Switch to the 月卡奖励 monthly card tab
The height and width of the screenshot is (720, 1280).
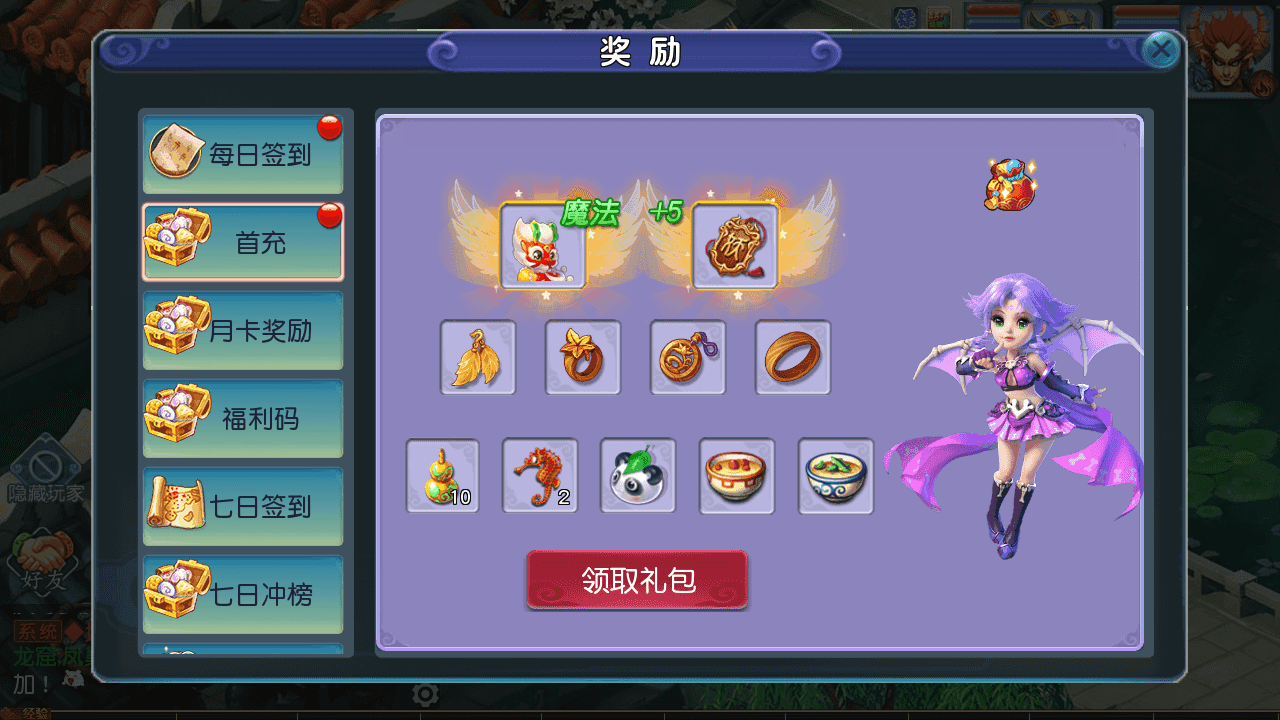[x=243, y=330]
